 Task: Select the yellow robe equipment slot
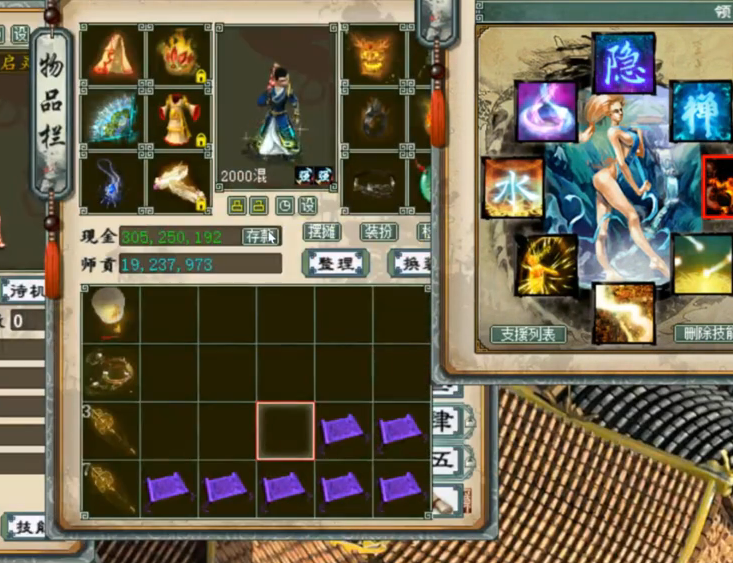coord(179,117)
